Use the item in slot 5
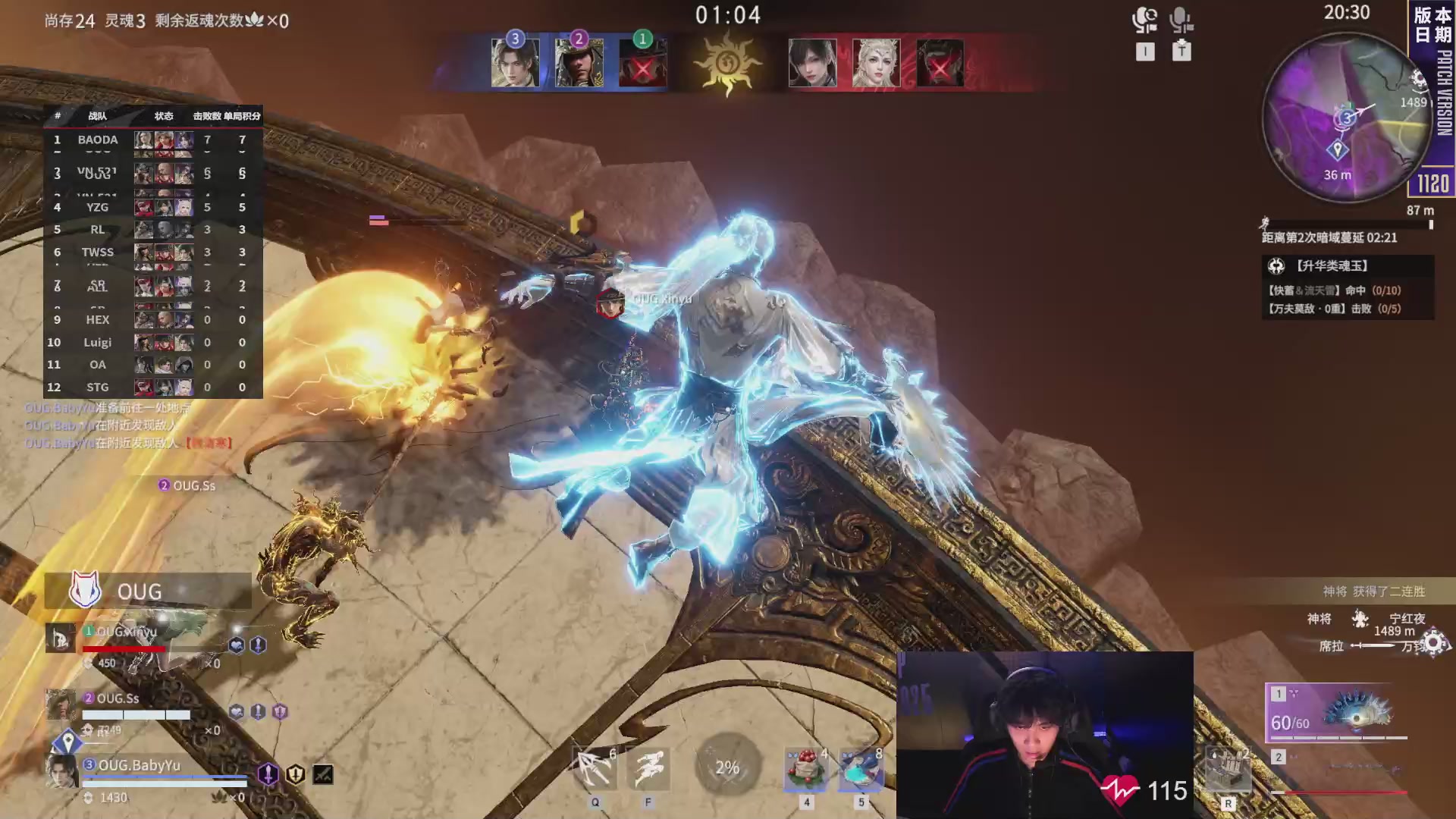 tap(861, 769)
